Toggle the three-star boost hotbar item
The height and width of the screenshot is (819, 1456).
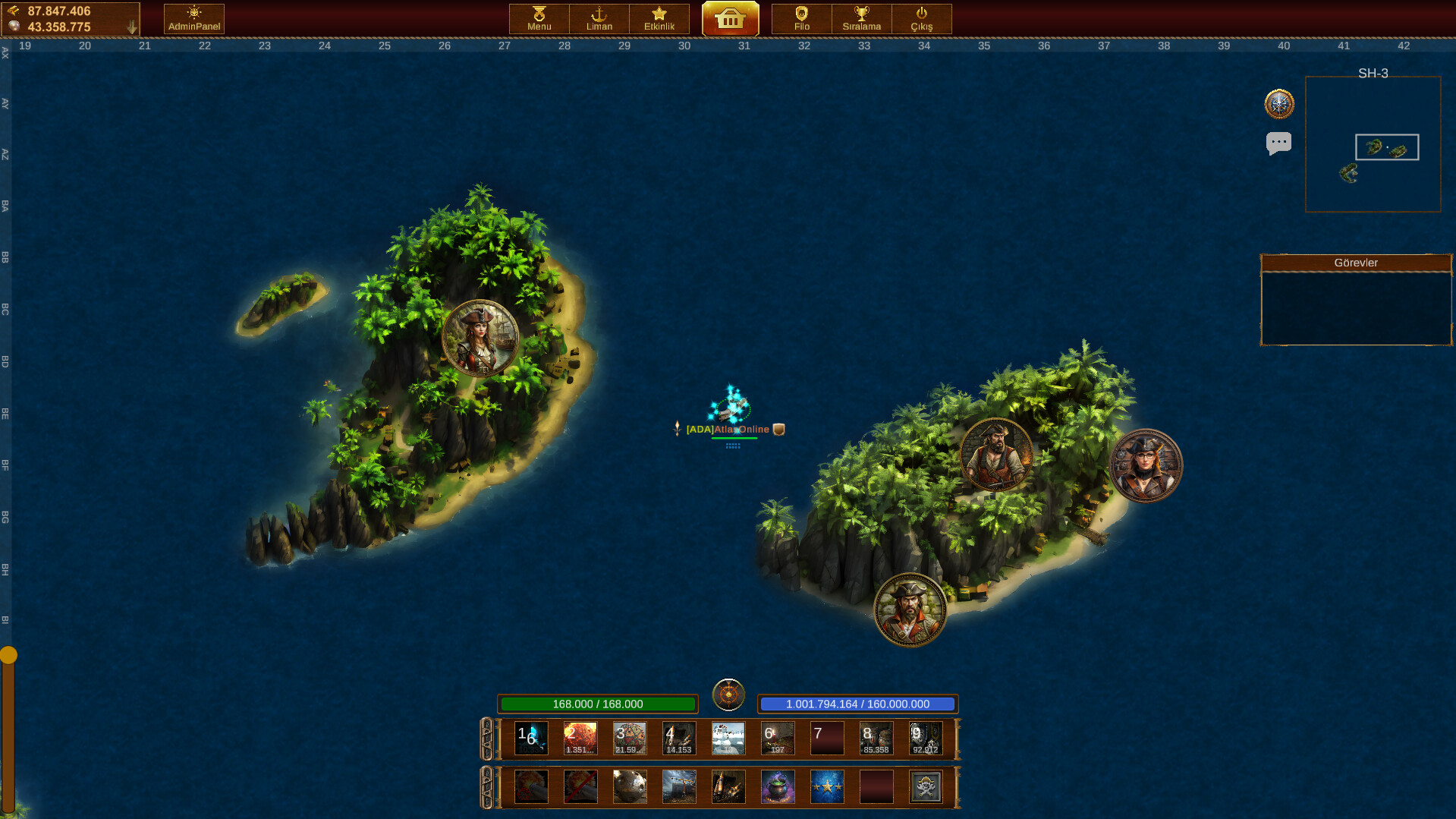tap(826, 786)
